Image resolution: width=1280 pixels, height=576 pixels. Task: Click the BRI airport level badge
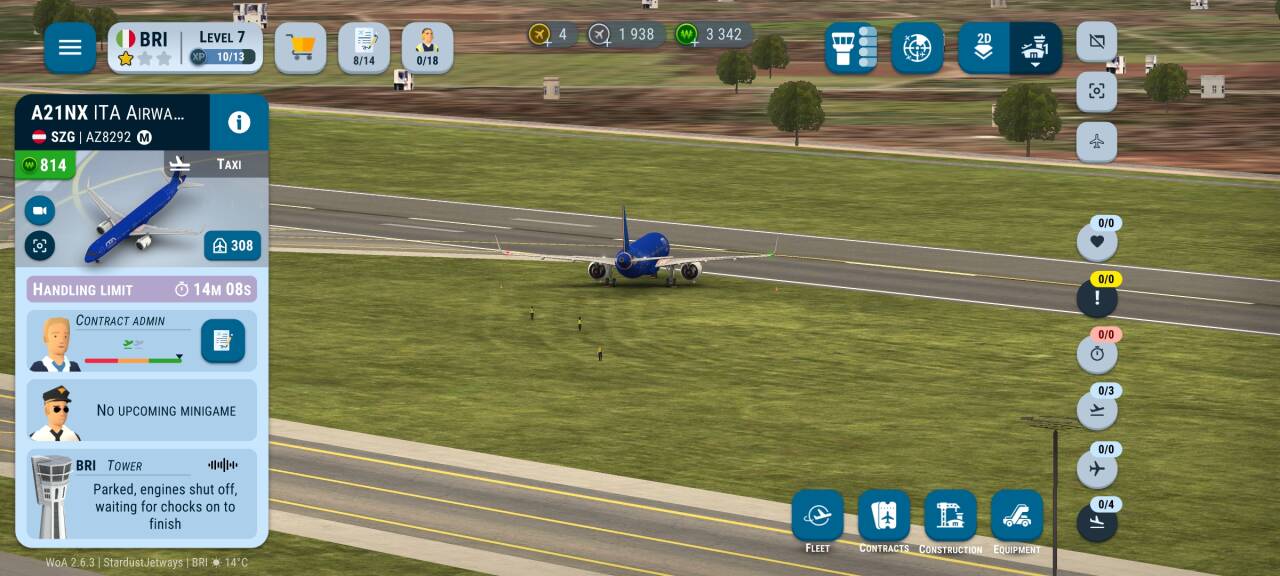click(185, 47)
